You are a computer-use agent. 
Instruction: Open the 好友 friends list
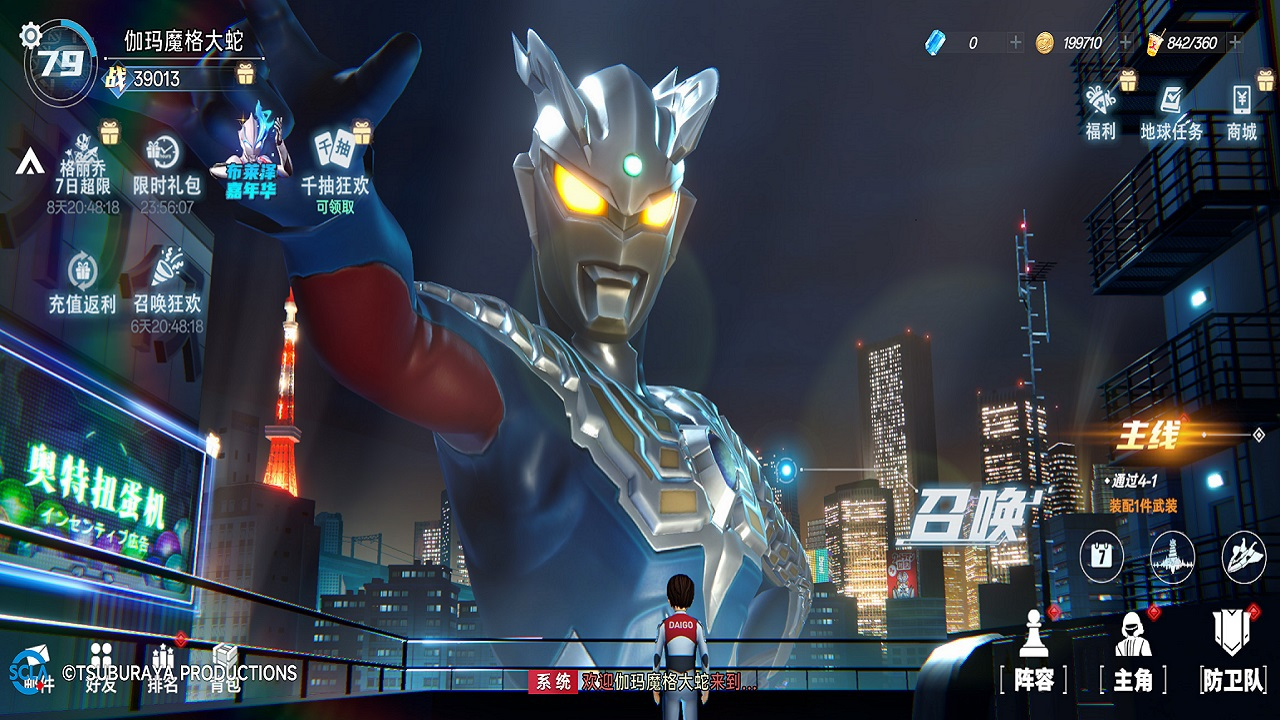point(101,668)
